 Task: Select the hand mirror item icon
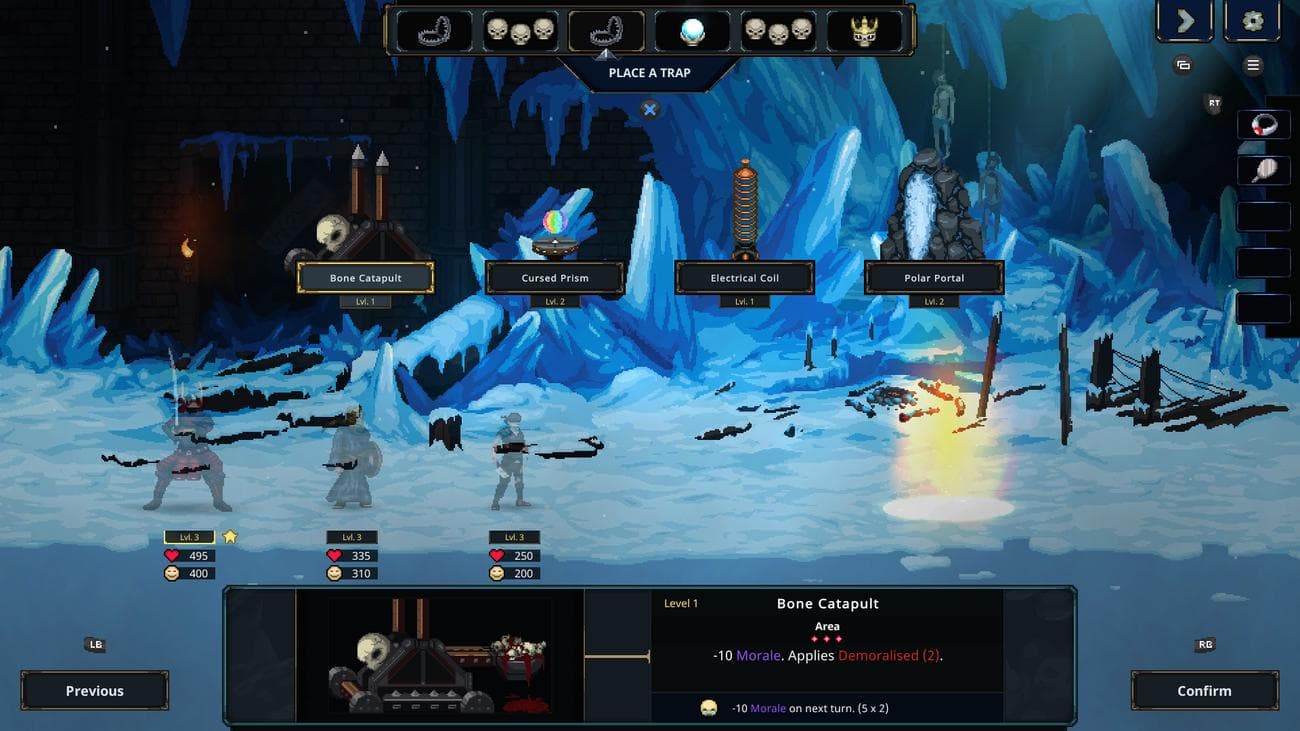(1262, 170)
